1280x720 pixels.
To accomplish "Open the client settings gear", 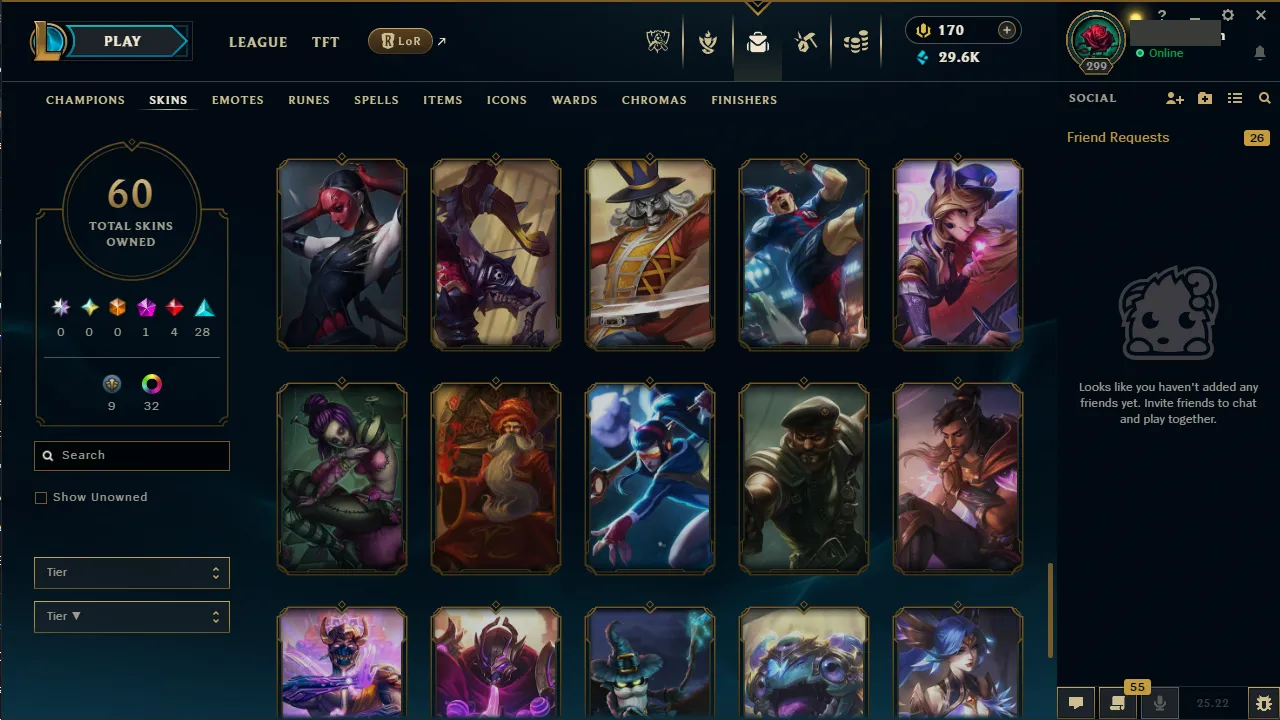I will coord(1227,15).
